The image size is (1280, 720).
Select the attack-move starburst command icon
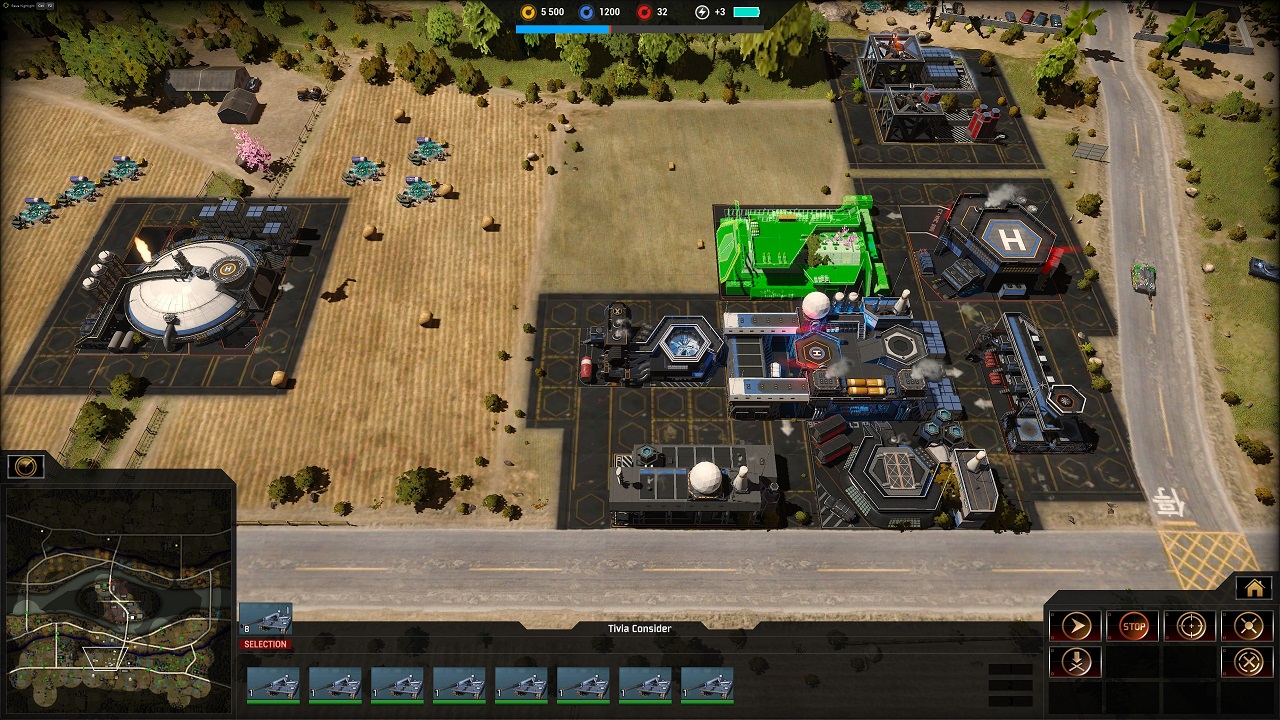[1247, 626]
